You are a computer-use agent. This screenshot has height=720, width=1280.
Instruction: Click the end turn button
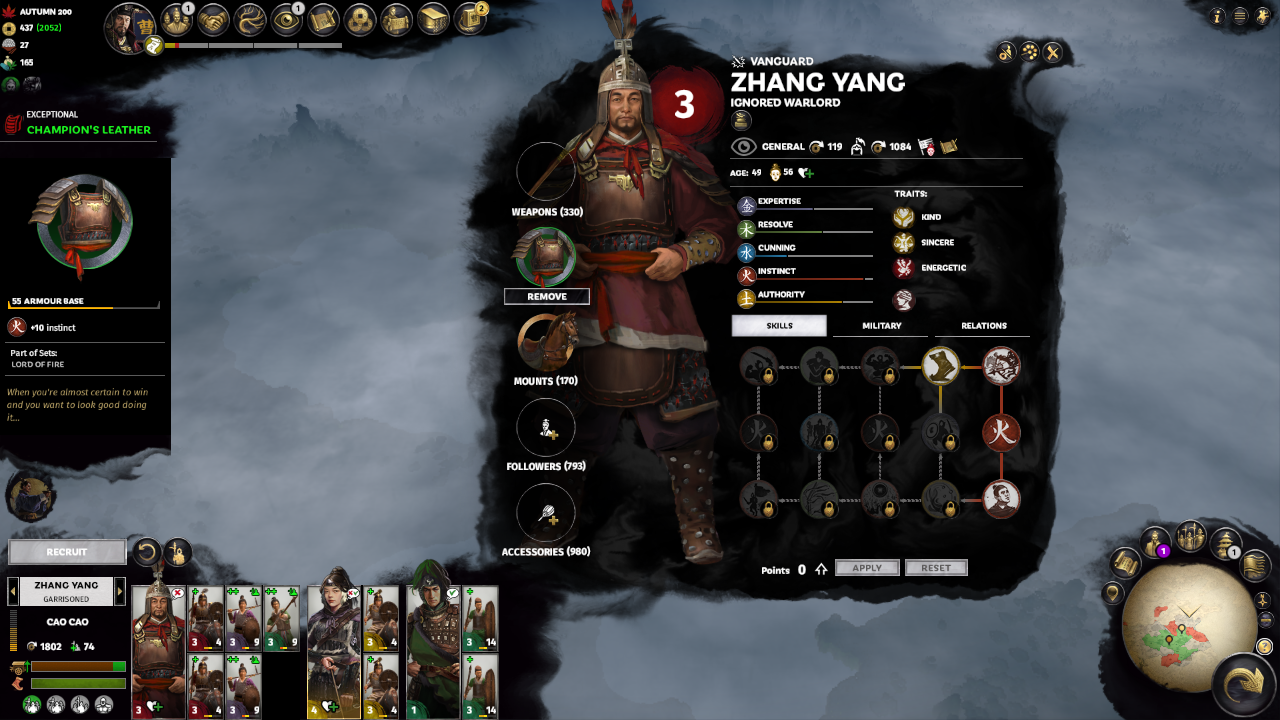tap(1243, 684)
